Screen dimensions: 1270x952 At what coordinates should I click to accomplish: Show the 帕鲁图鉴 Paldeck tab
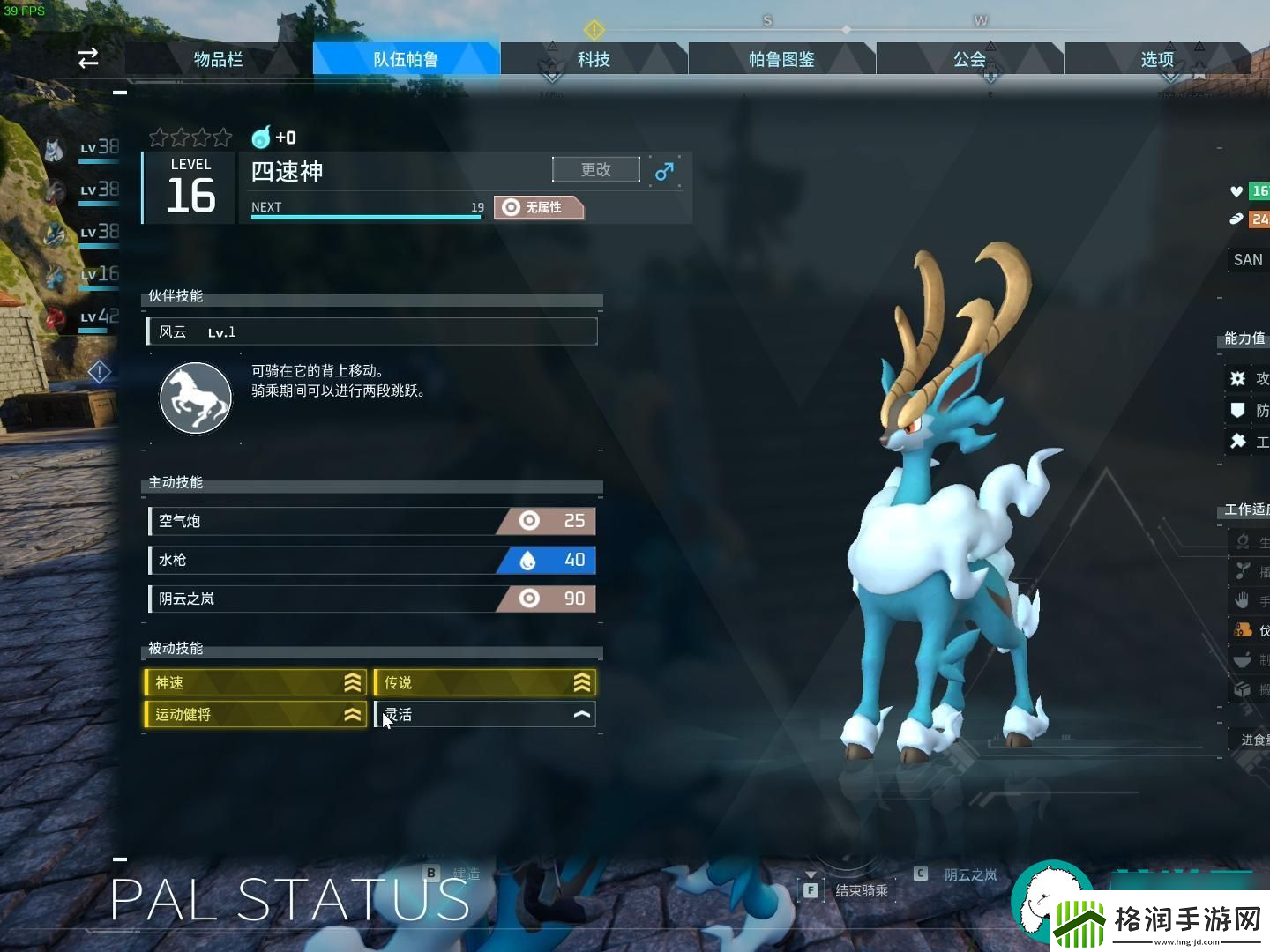(x=781, y=59)
